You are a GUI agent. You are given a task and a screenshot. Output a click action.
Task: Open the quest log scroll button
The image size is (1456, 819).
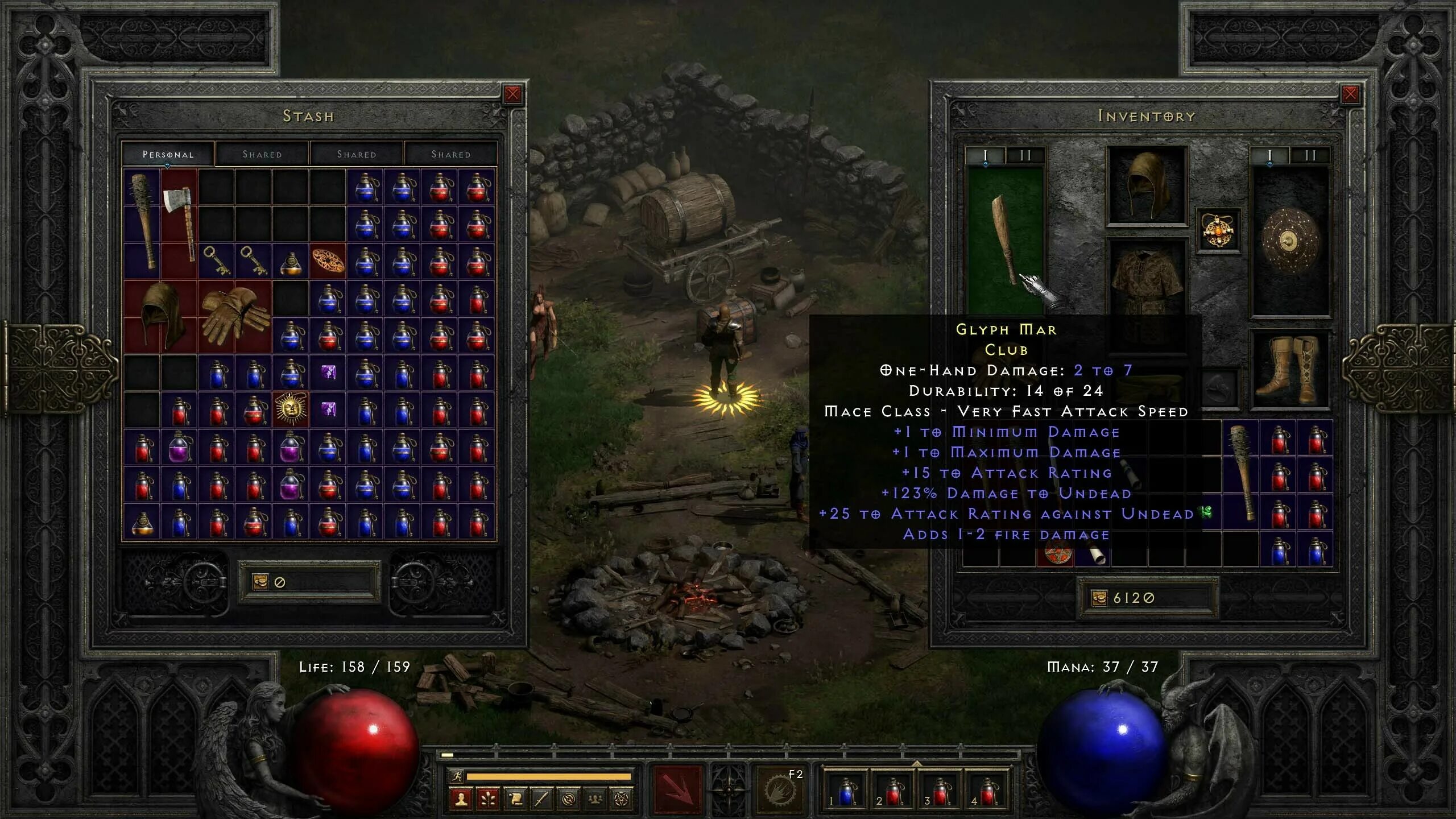515,800
